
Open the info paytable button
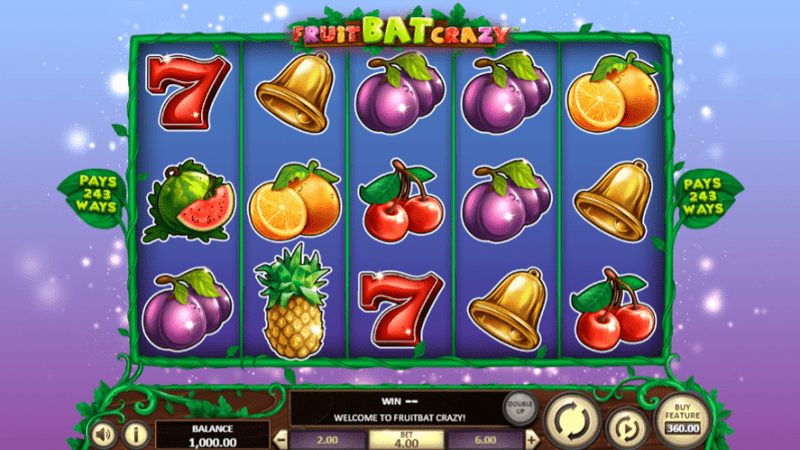[x=135, y=434]
